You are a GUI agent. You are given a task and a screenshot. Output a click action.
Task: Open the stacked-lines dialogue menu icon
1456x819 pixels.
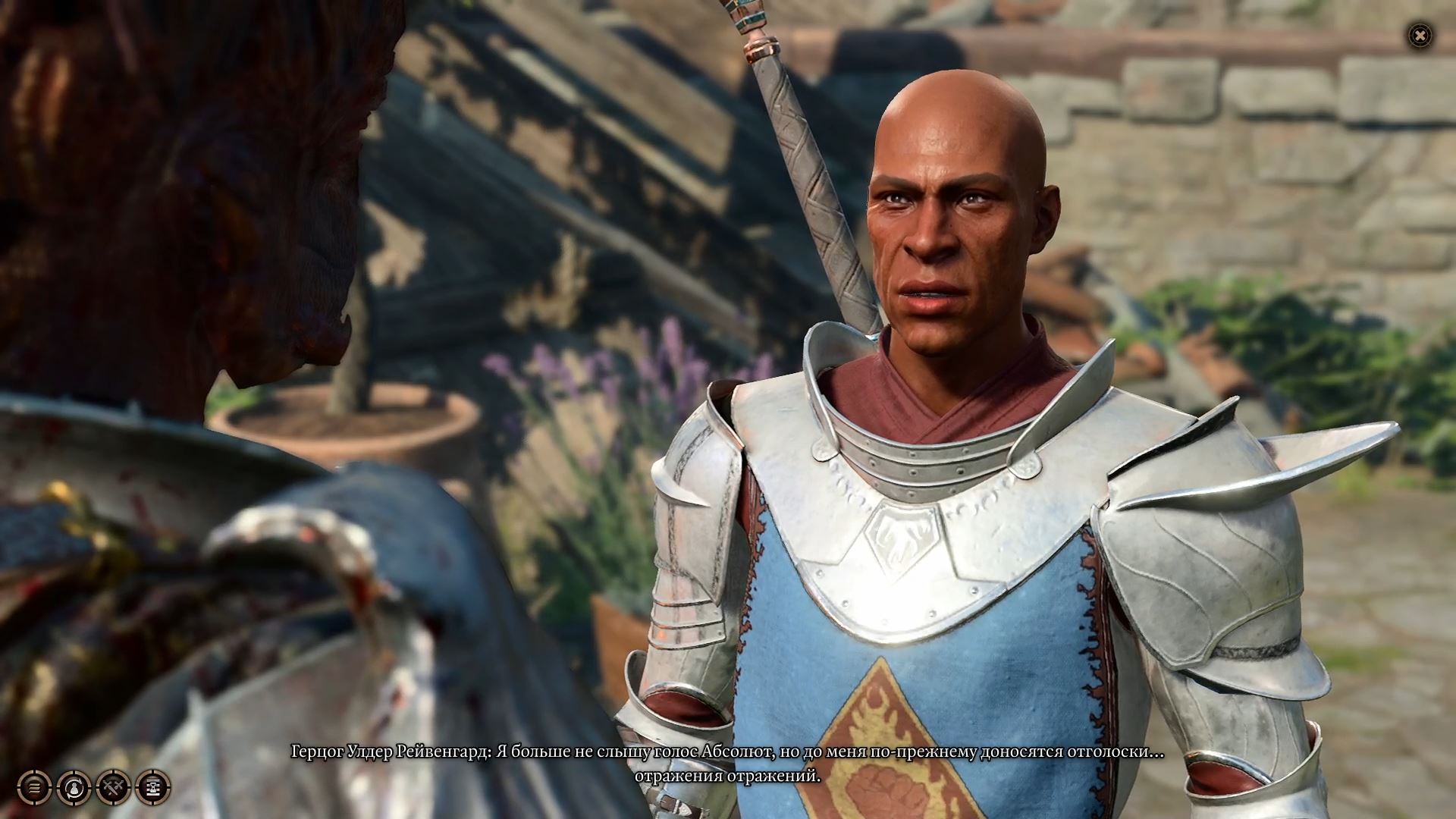[34, 788]
